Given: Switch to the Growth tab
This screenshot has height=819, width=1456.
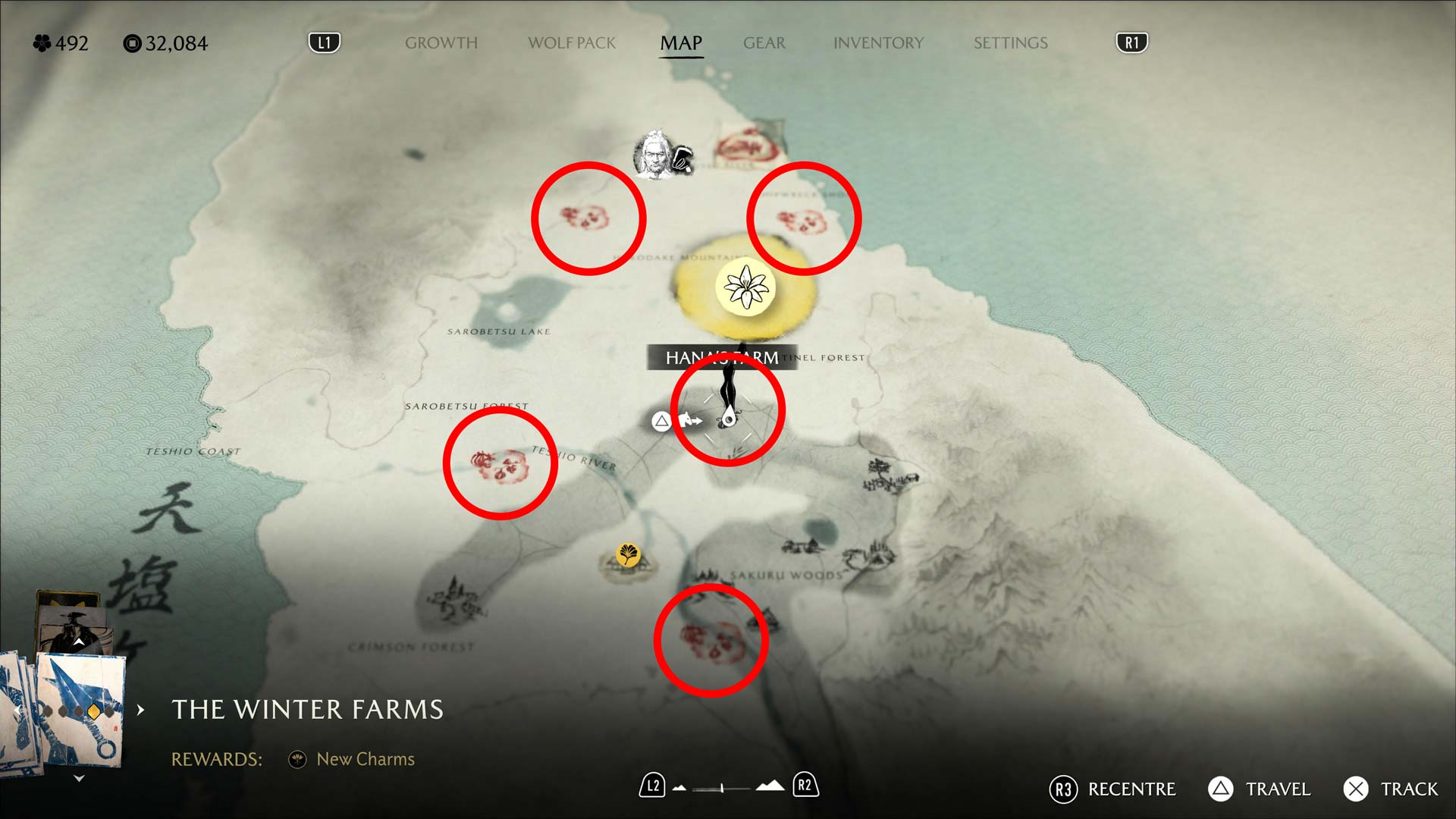Looking at the screenshot, I should (441, 43).
